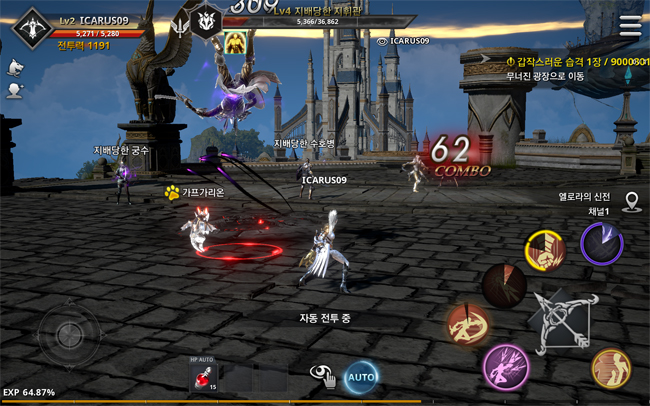This screenshot has height=406, width=650.
Task: Toggle the AUTO battle button
Action: pos(361,376)
